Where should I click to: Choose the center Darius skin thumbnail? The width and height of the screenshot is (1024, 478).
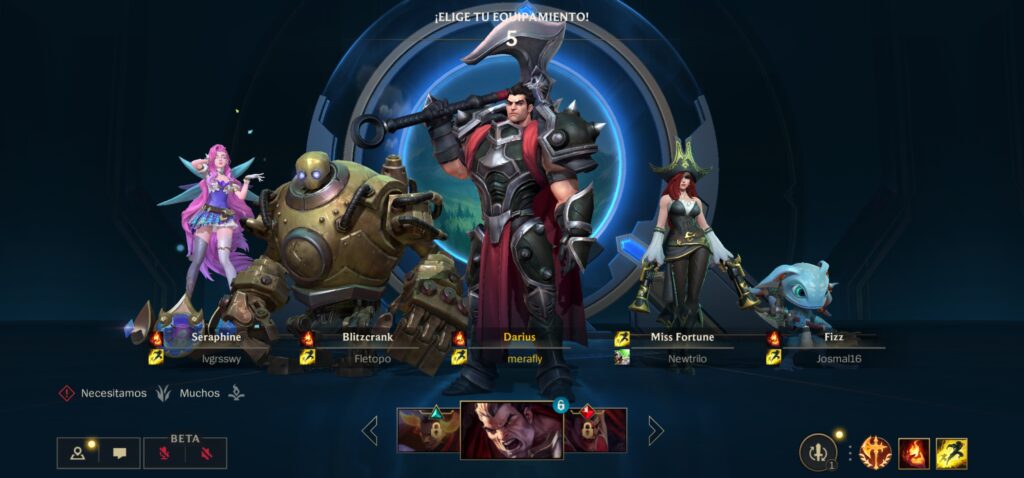pos(511,431)
